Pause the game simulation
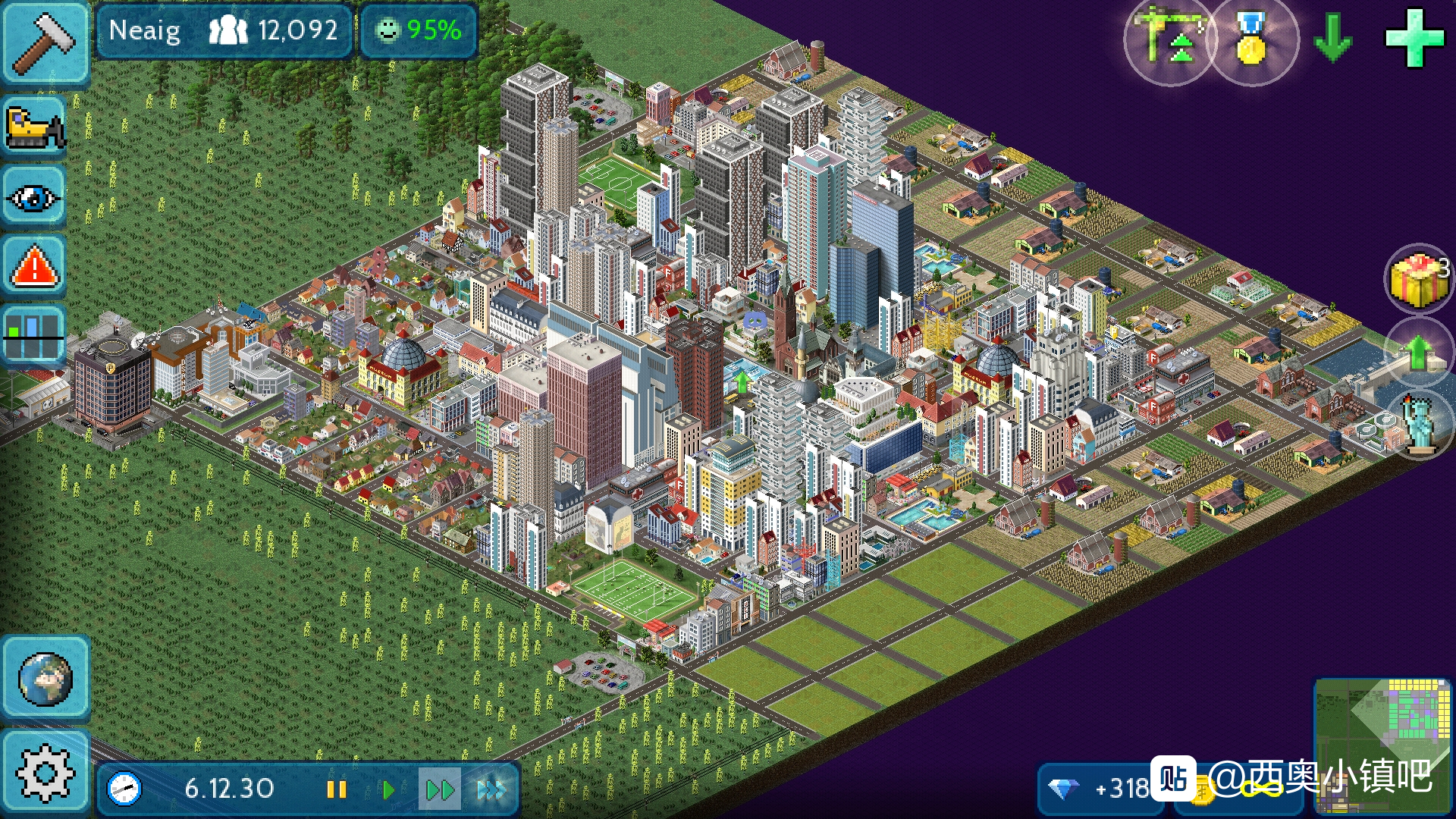Viewport: 1456px width, 819px height. pos(336,790)
